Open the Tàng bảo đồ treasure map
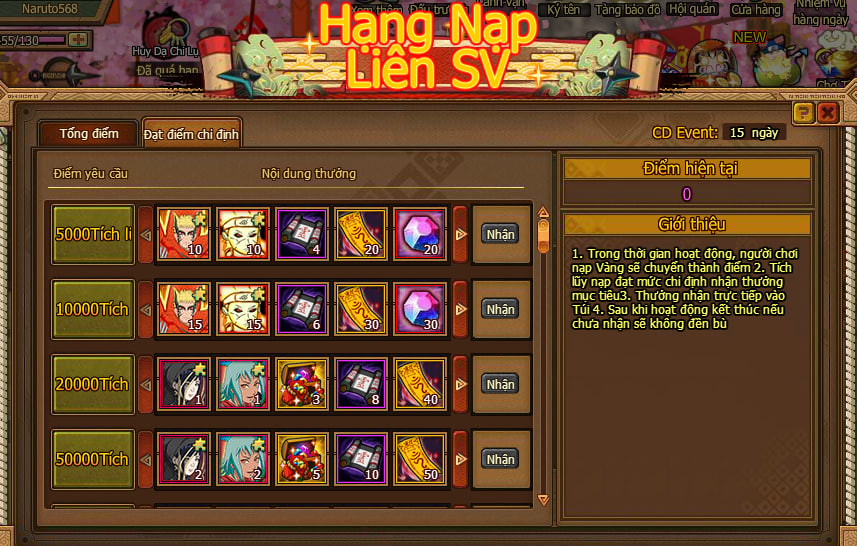 click(x=628, y=9)
